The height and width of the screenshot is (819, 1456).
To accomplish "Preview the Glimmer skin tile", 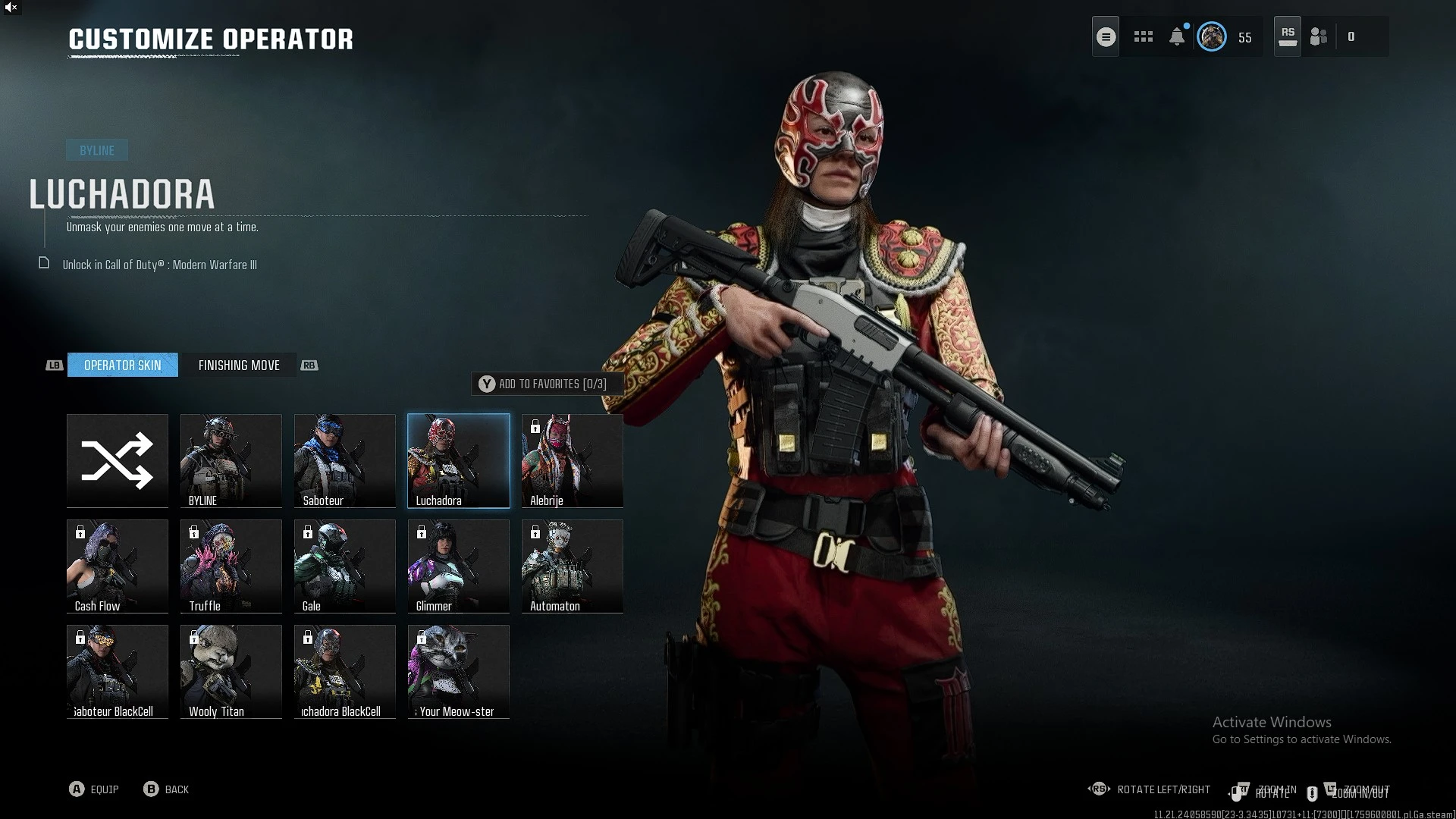I will point(459,566).
